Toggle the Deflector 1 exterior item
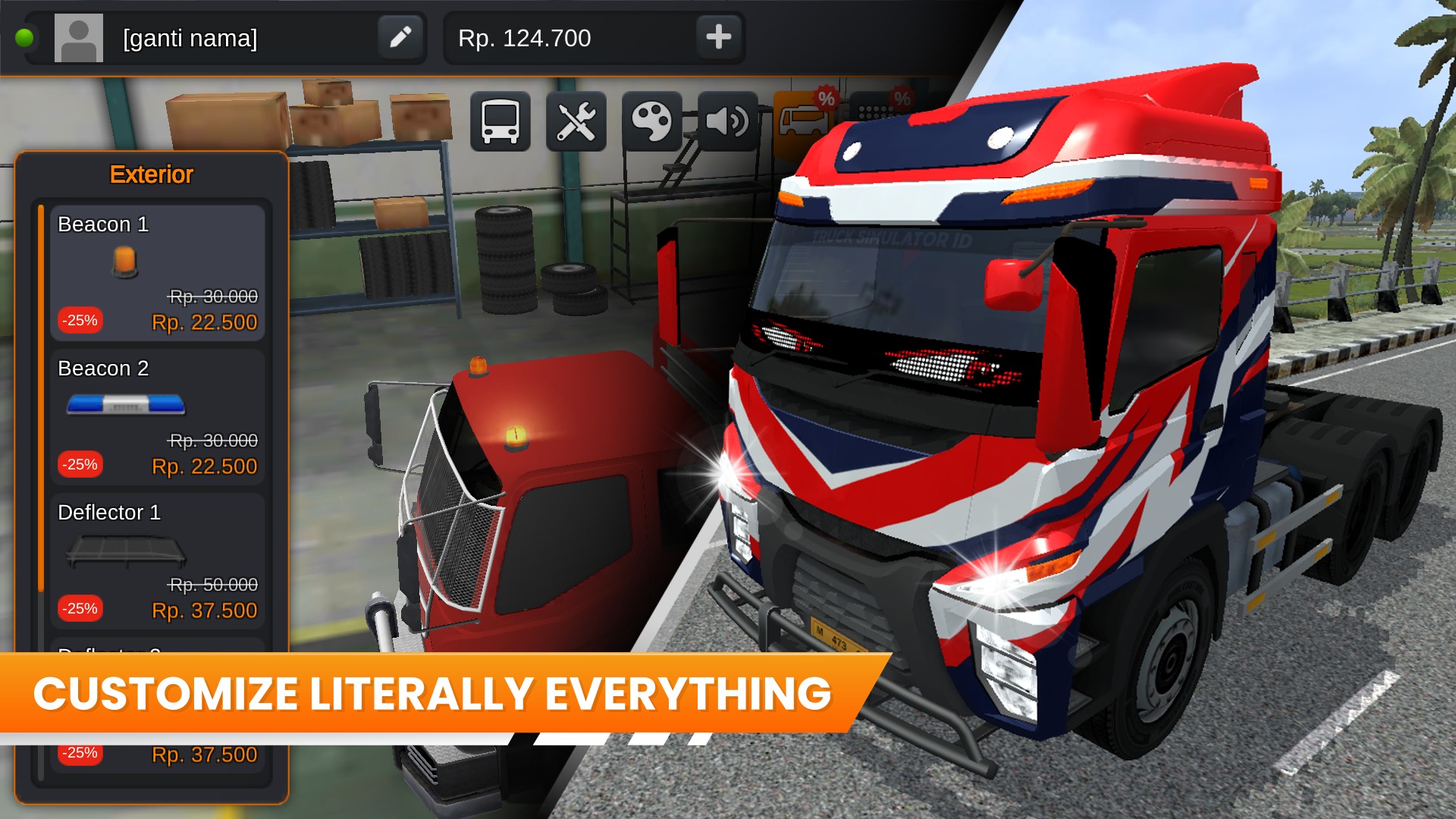The image size is (1456, 819). (157, 560)
